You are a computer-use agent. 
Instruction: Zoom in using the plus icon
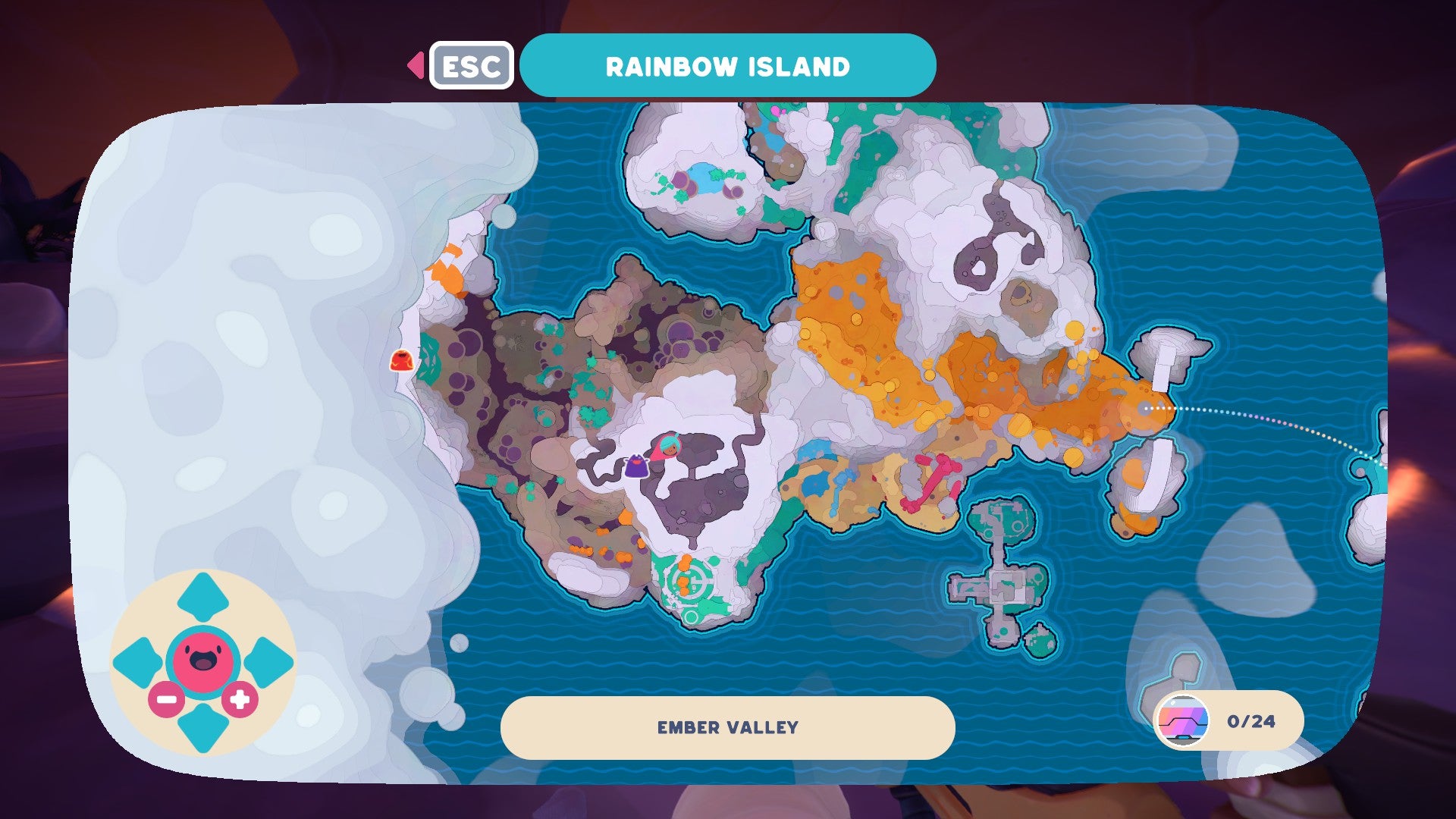point(240,699)
